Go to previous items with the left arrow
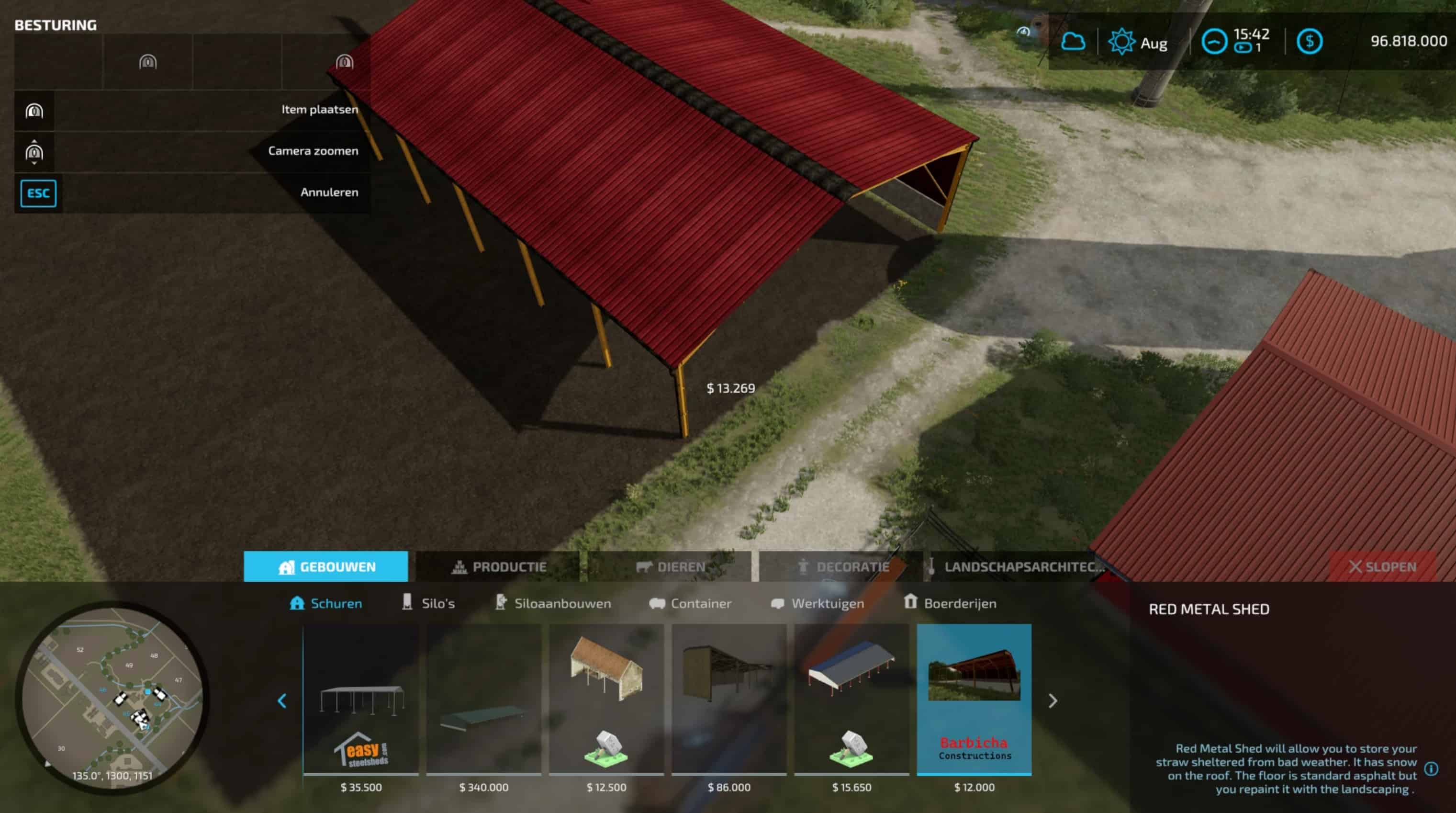The height and width of the screenshot is (813, 1456). tap(282, 701)
